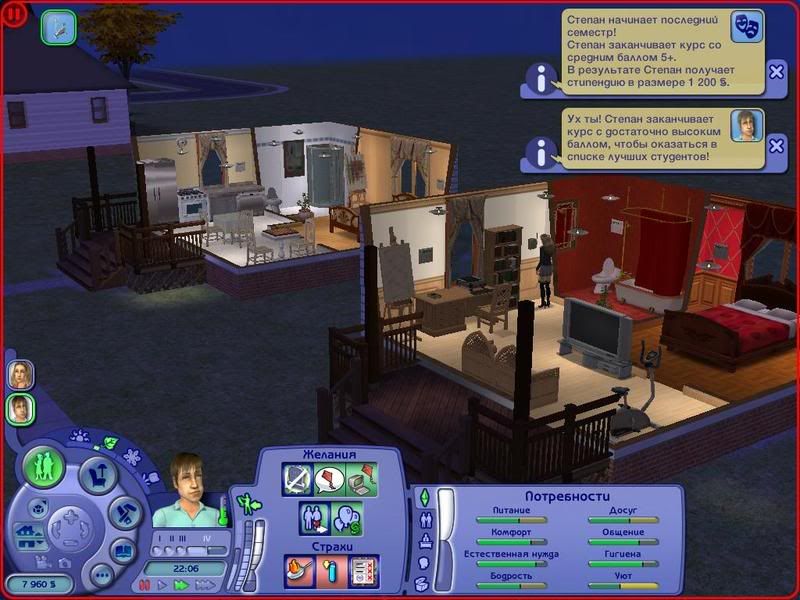Open the storybook album mode

coord(123,551)
